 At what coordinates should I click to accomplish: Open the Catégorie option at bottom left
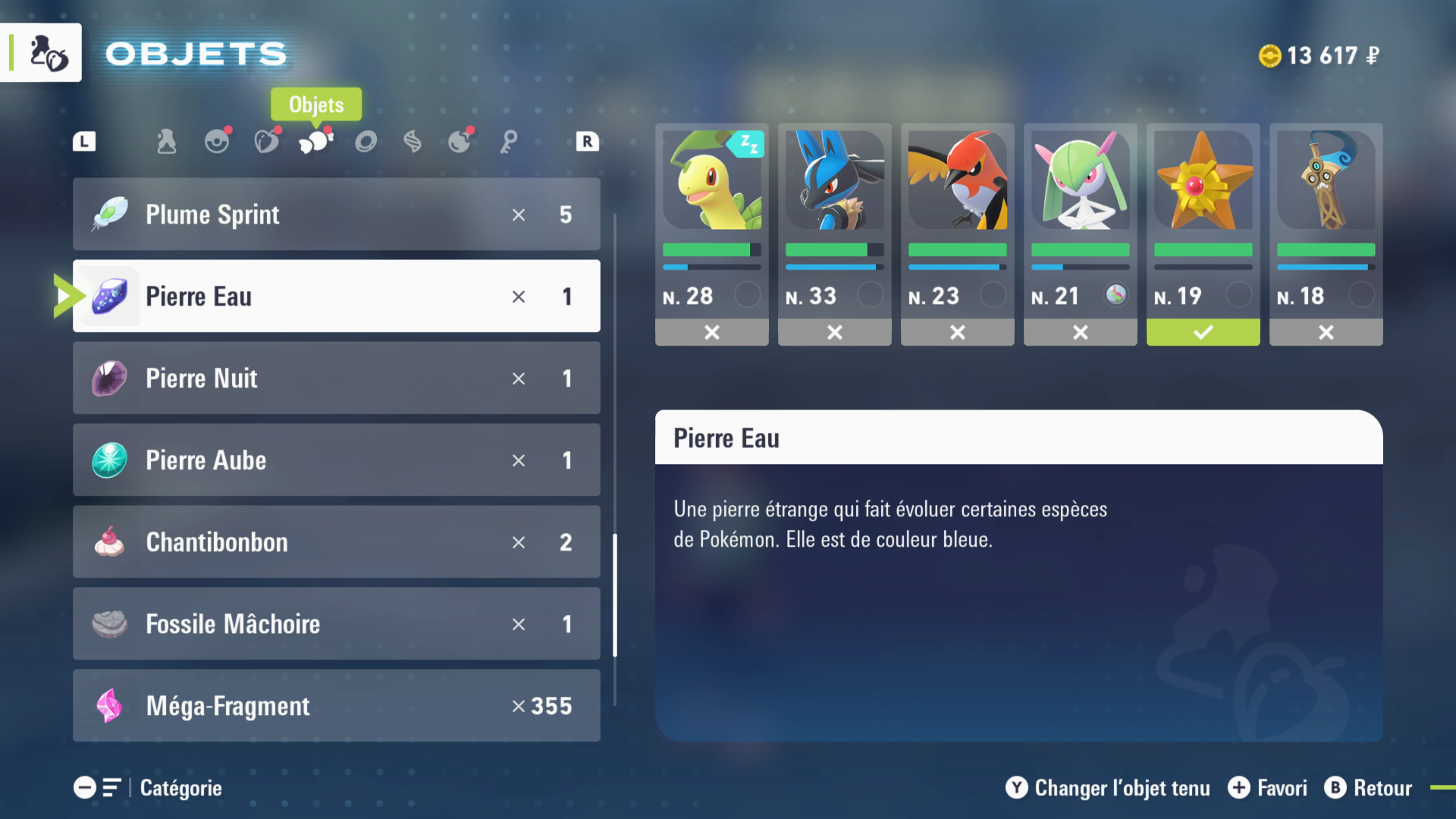coord(180,788)
